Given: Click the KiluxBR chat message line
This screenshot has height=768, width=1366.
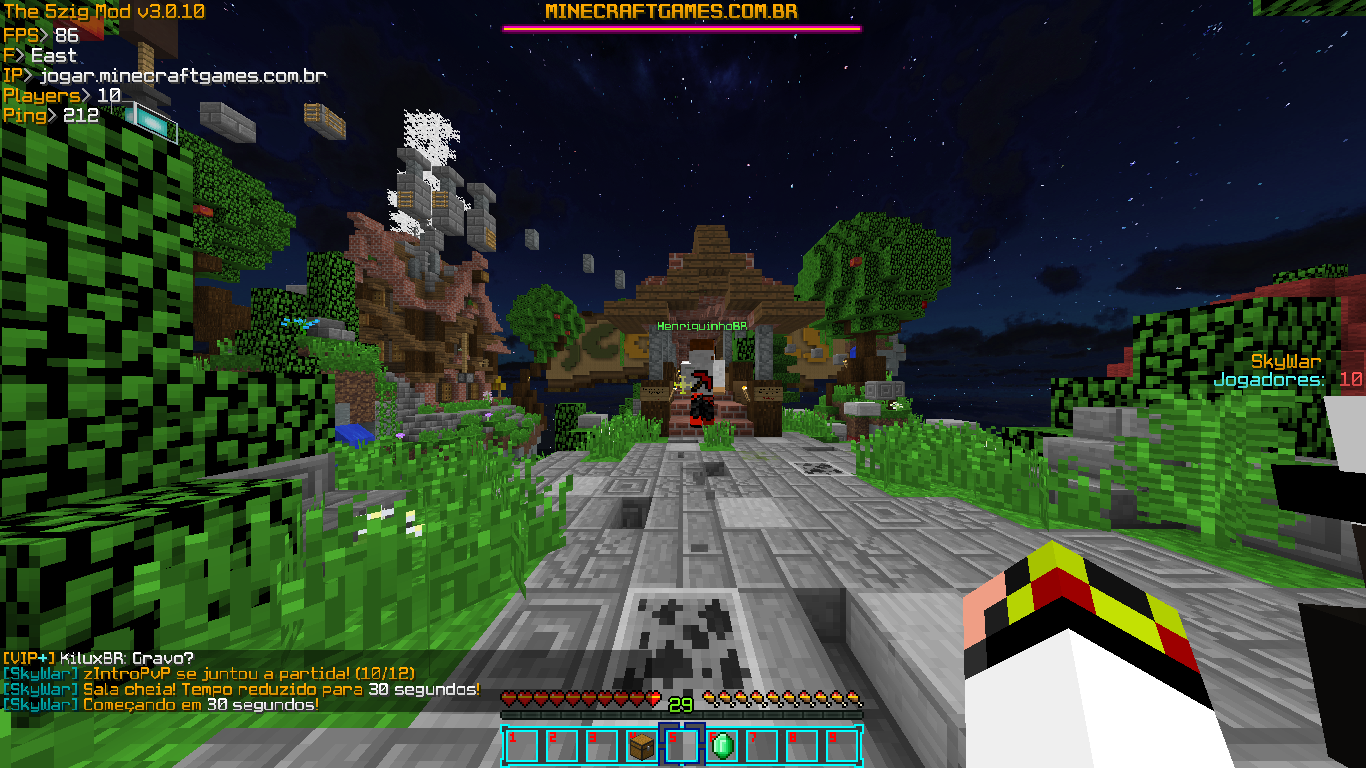Looking at the screenshot, I should click(x=98, y=658).
